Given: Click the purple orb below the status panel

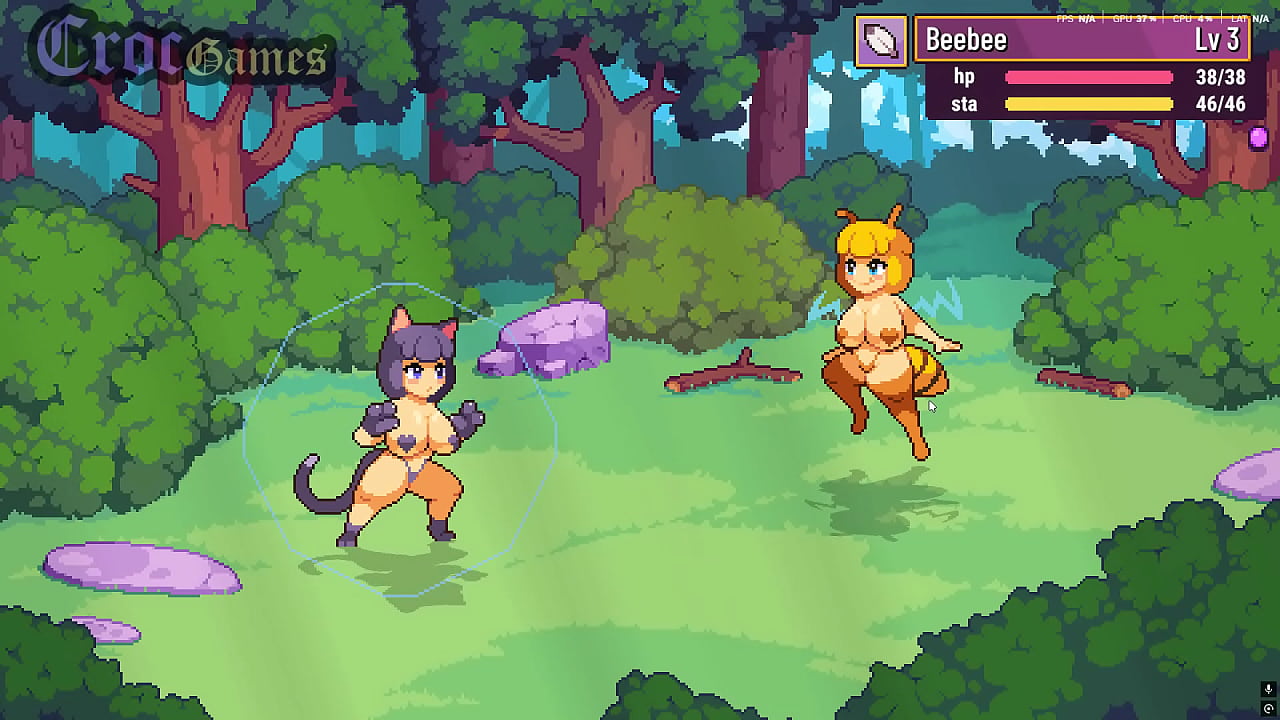Looking at the screenshot, I should (1258, 138).
